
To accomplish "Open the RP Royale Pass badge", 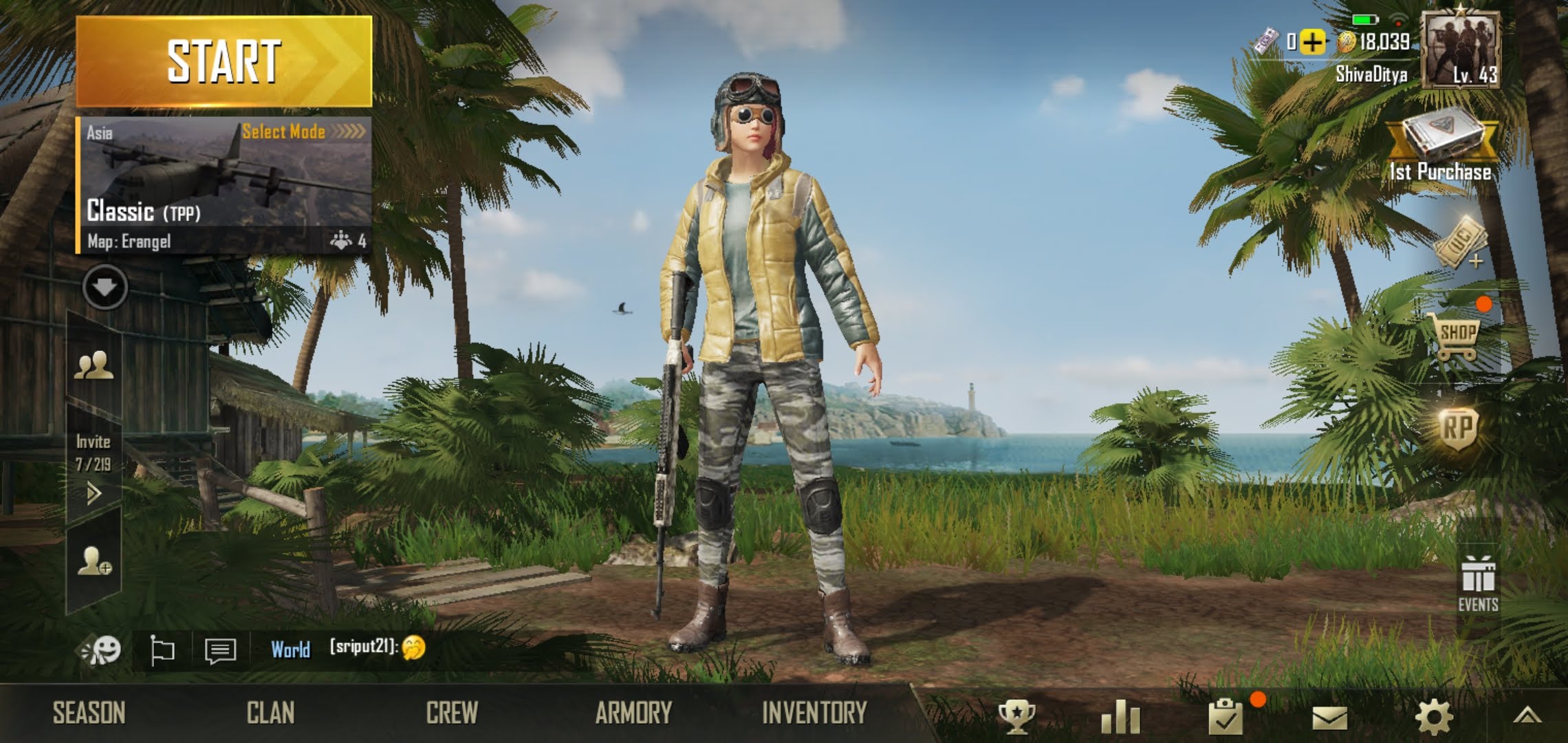I will pyautogui.click(x=1458, y=428).
